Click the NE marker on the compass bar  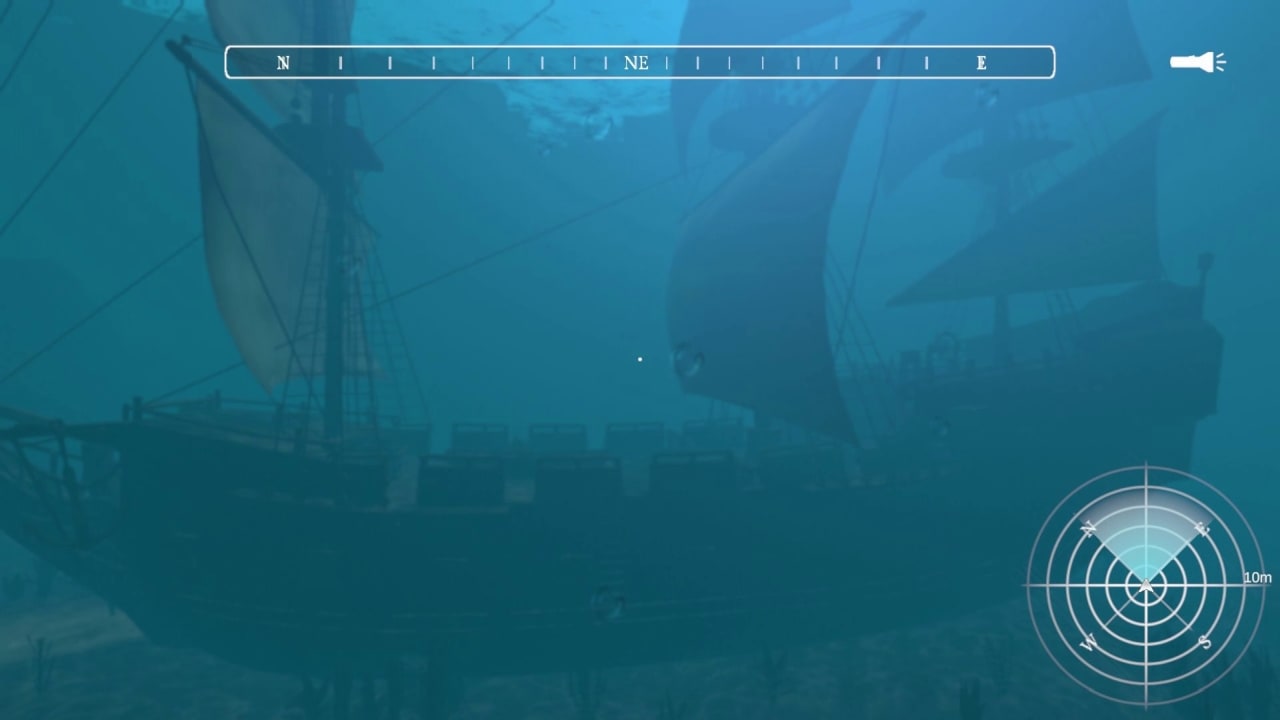(637, 62)
